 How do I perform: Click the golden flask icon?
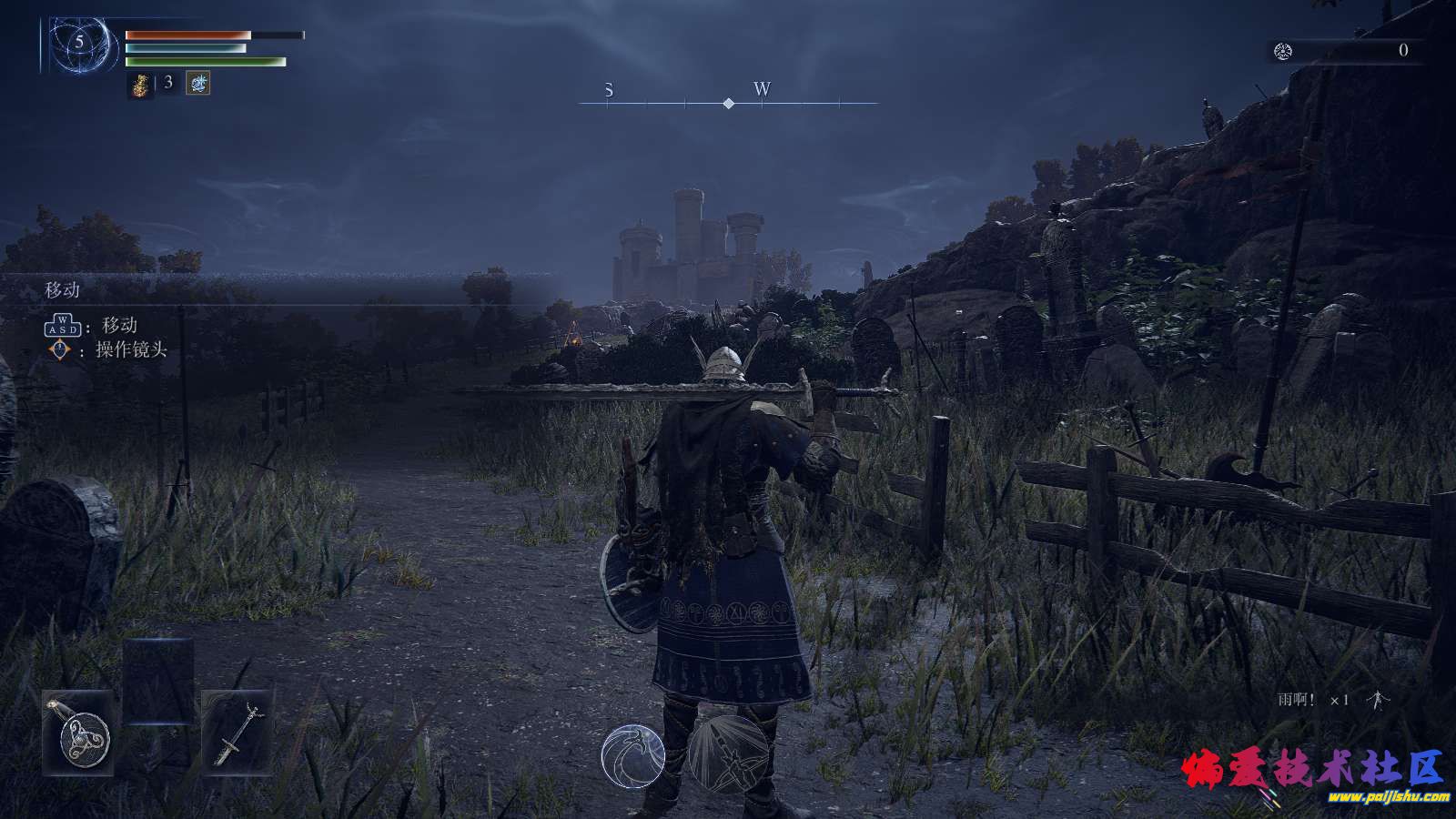(x=141, y=85)
